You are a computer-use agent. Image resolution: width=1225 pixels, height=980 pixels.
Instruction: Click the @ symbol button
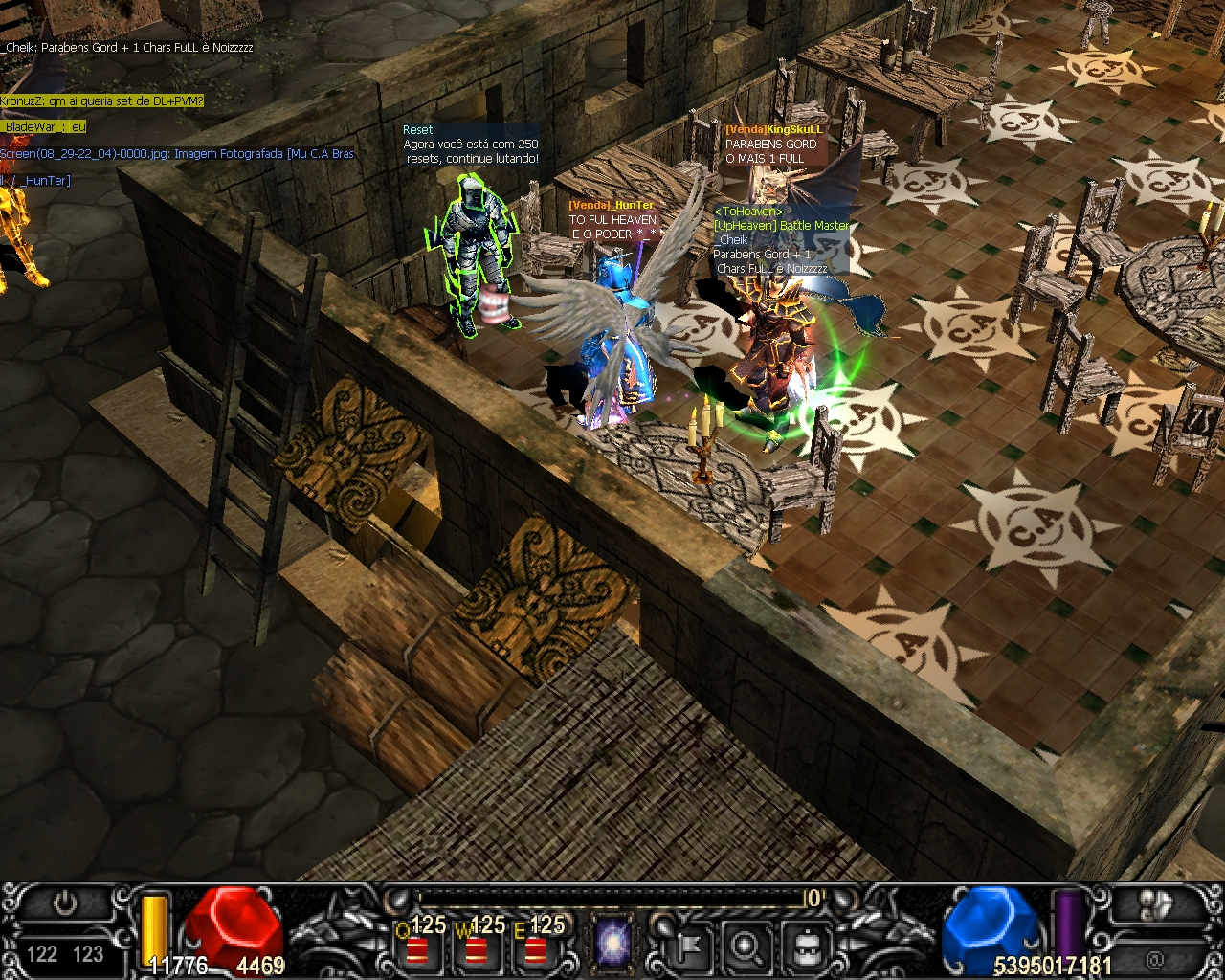click(1155, 957)
